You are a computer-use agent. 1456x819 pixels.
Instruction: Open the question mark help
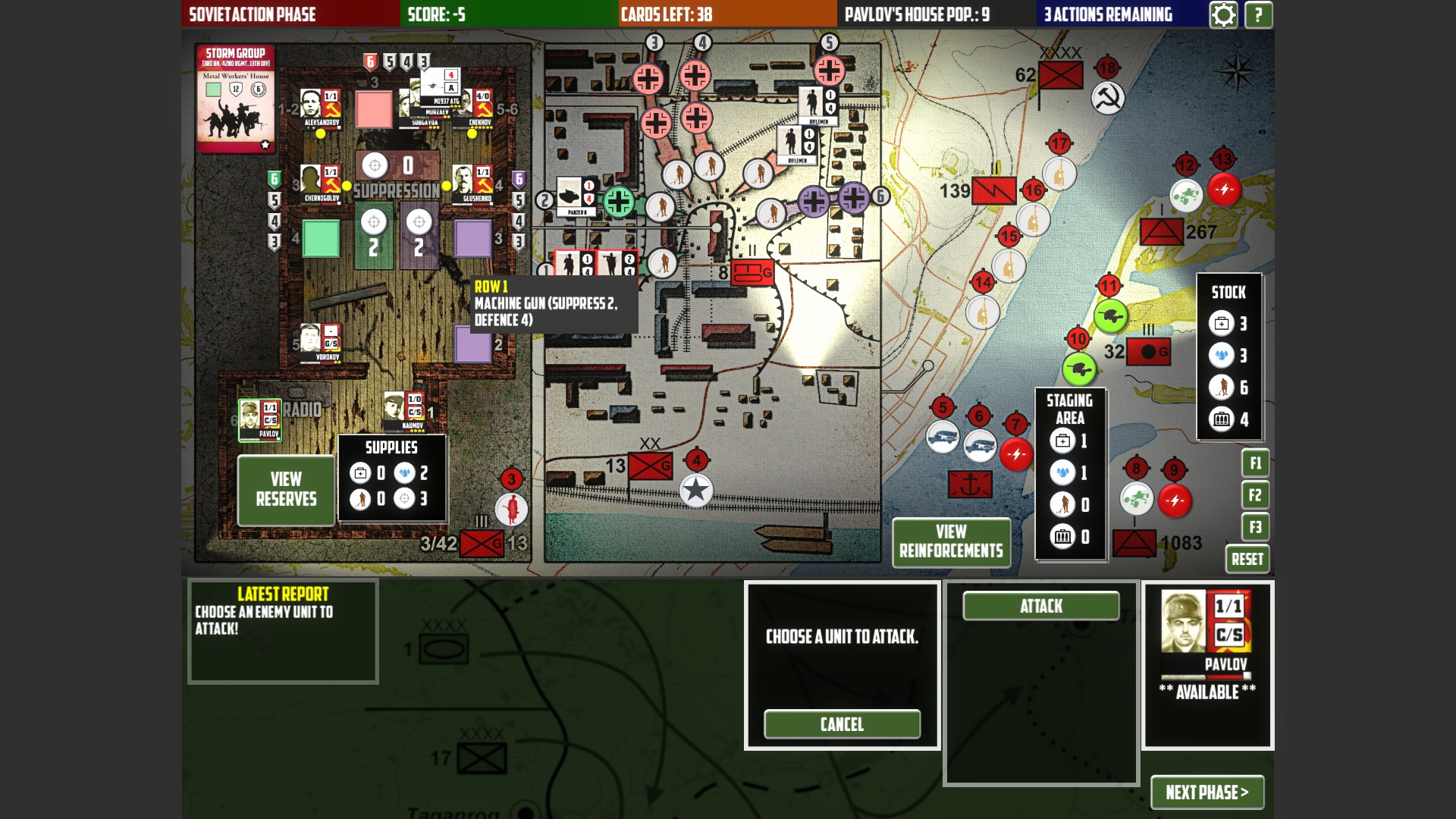[x=1259, y=14]
